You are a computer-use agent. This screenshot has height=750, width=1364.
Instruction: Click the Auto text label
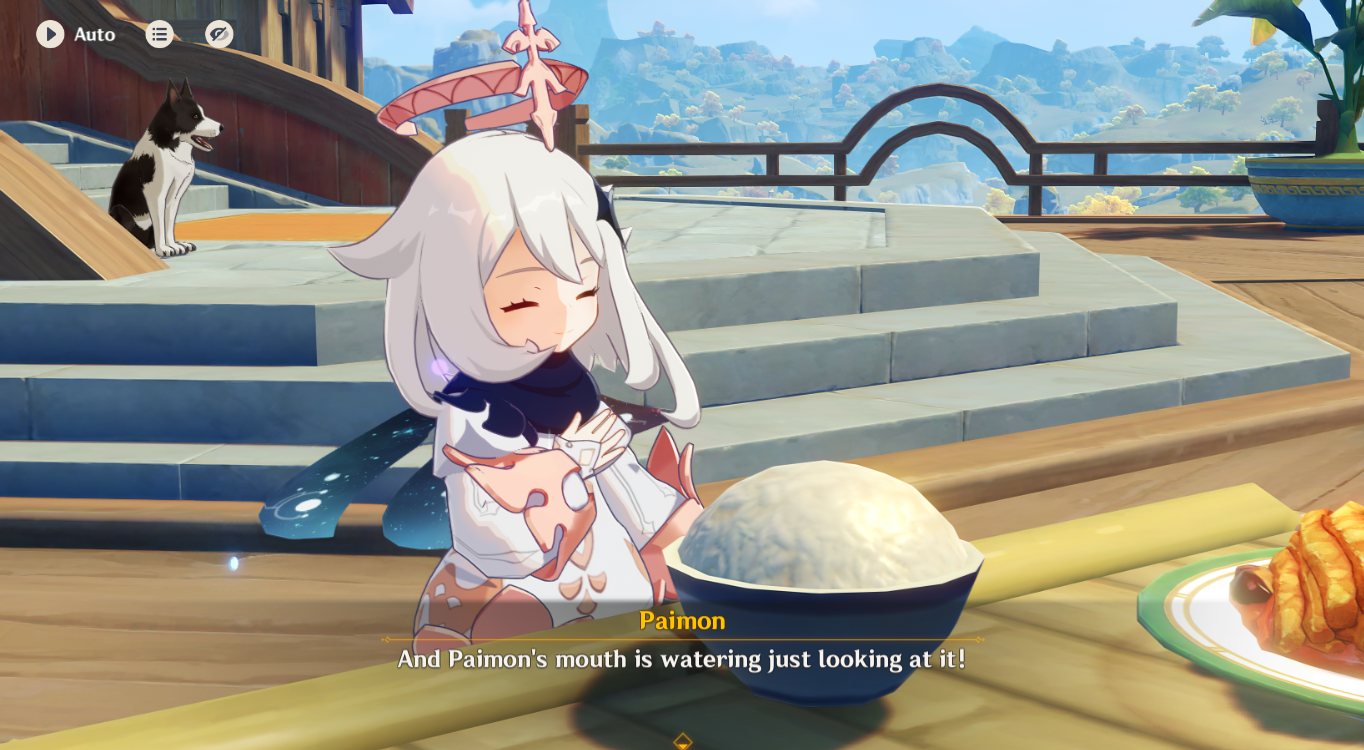(94, 34)
